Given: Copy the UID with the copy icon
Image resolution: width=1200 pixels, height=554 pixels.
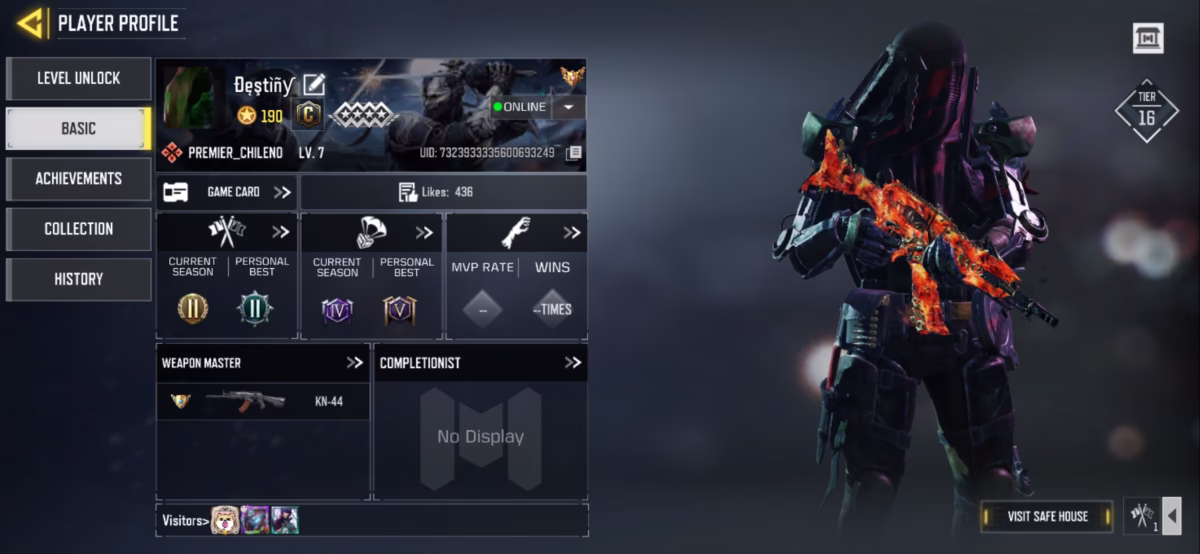Looking at the screenshot, I should pyautogui.click(x=574, y=153).
